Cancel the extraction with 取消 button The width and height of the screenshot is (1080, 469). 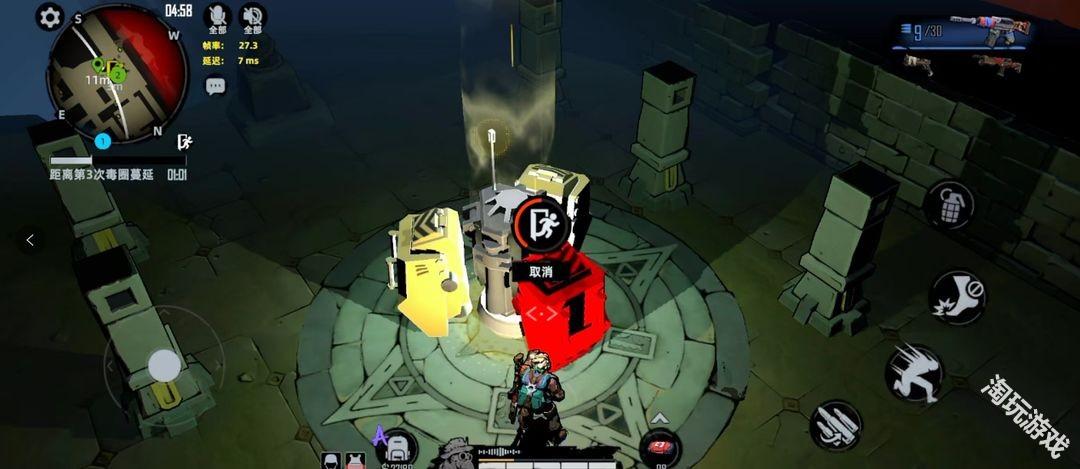(541, 271)
